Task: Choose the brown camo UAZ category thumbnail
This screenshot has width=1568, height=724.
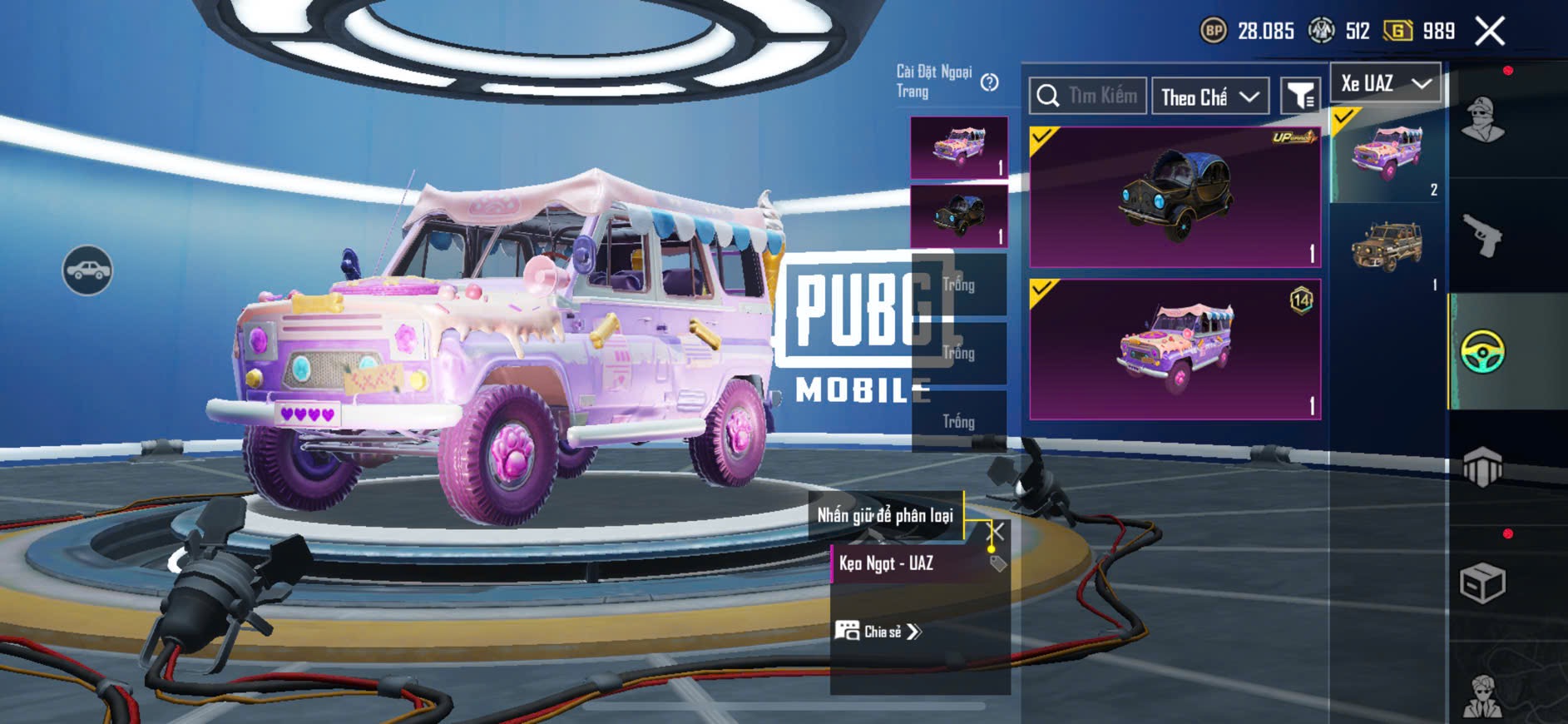Action: pos(1387,247)
